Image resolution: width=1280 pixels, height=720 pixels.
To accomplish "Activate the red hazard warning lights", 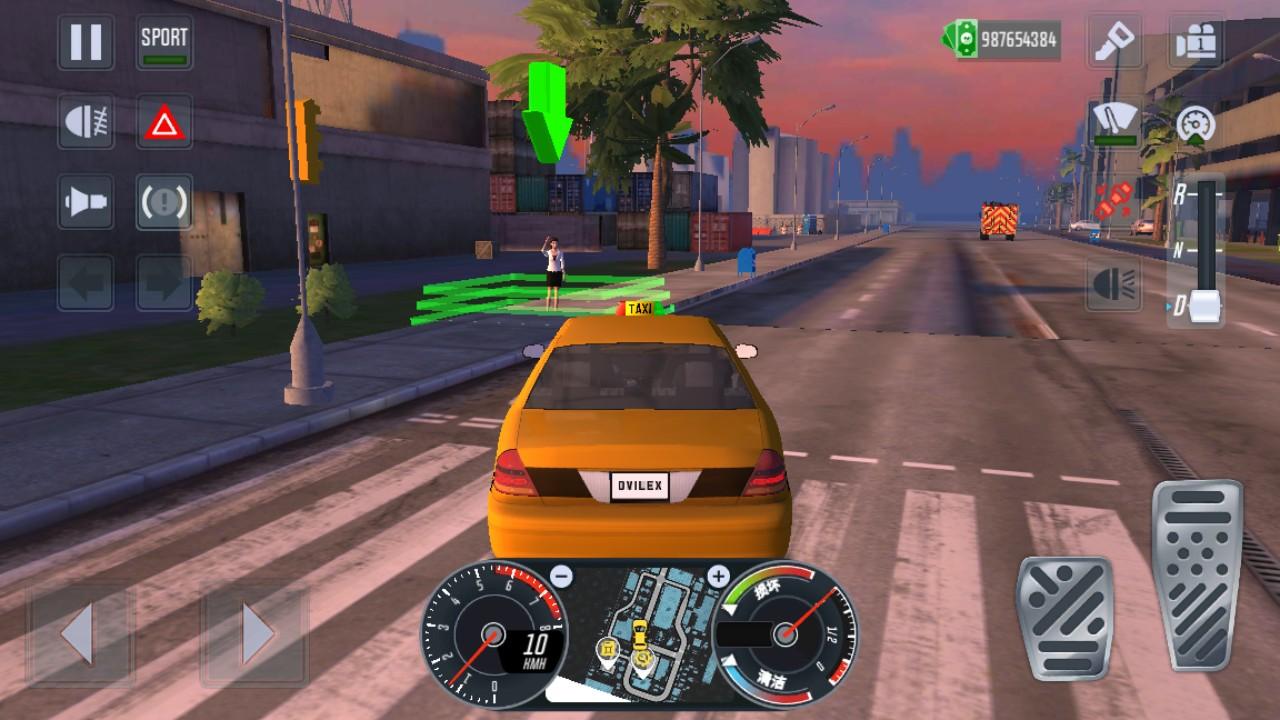I will pyautogui.click(x=164, y=123).
